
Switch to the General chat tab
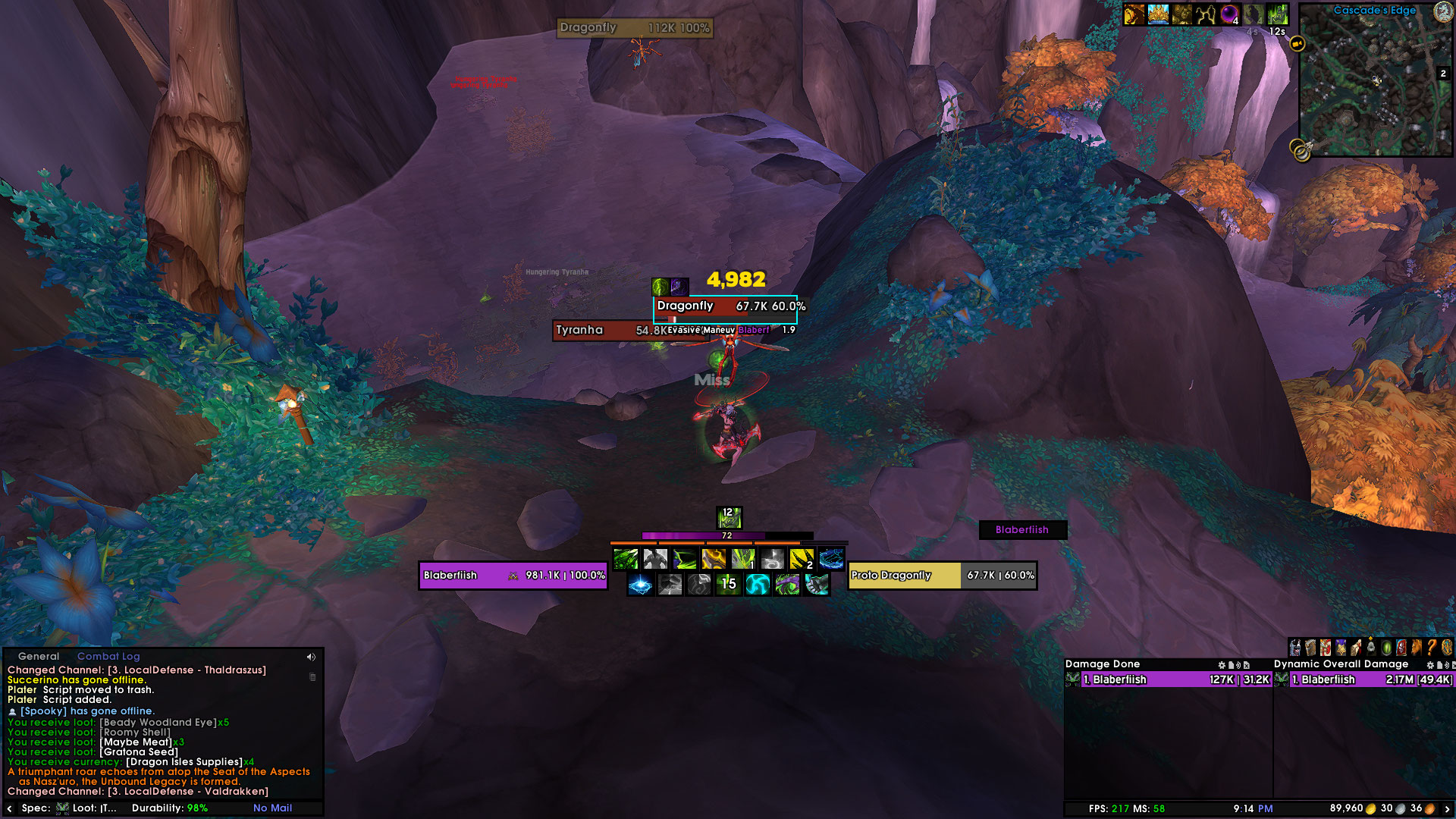38,657
